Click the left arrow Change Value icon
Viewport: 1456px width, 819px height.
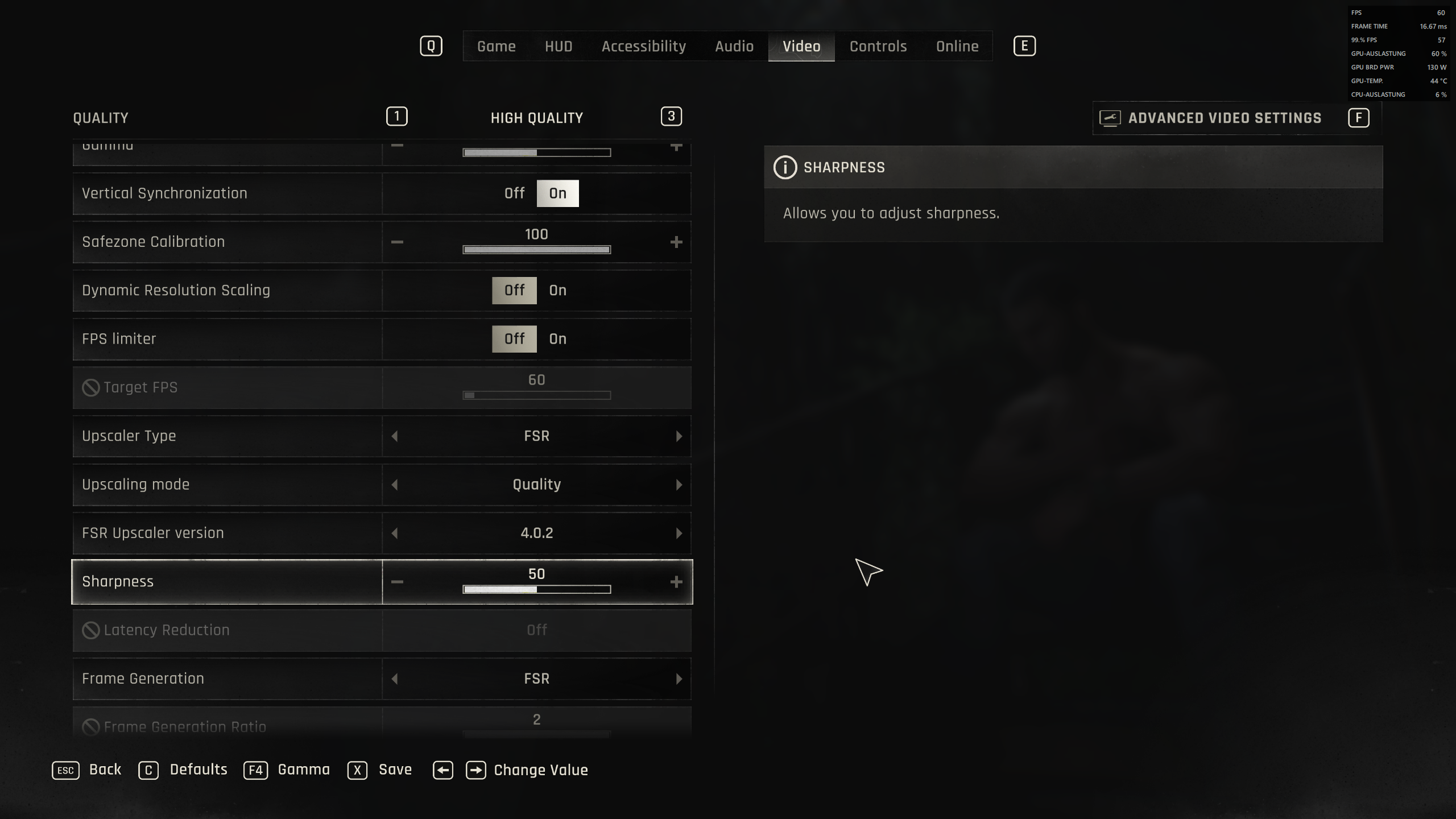tap(443, 770)
